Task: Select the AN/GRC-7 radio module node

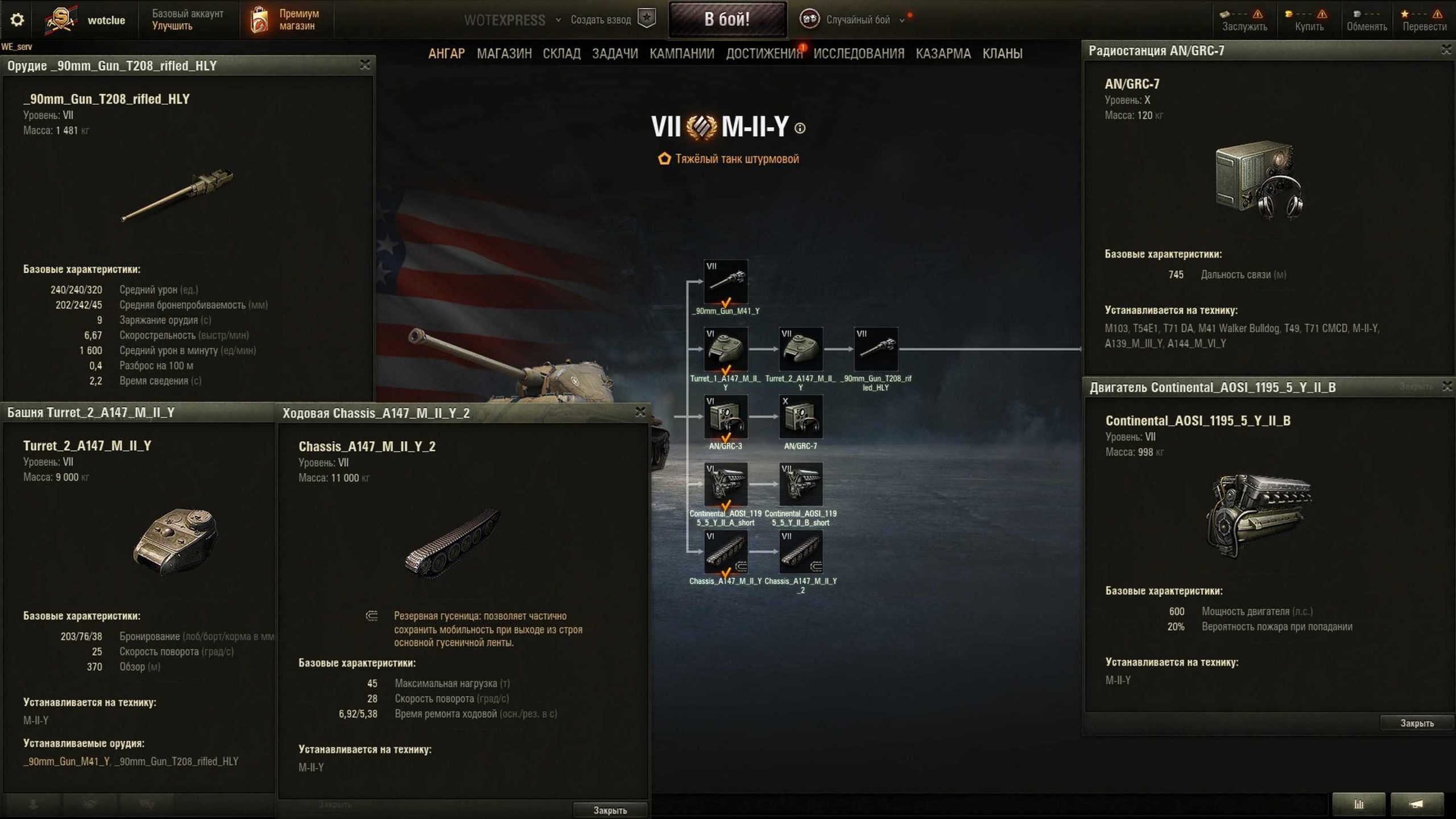Action: (800, 417)
